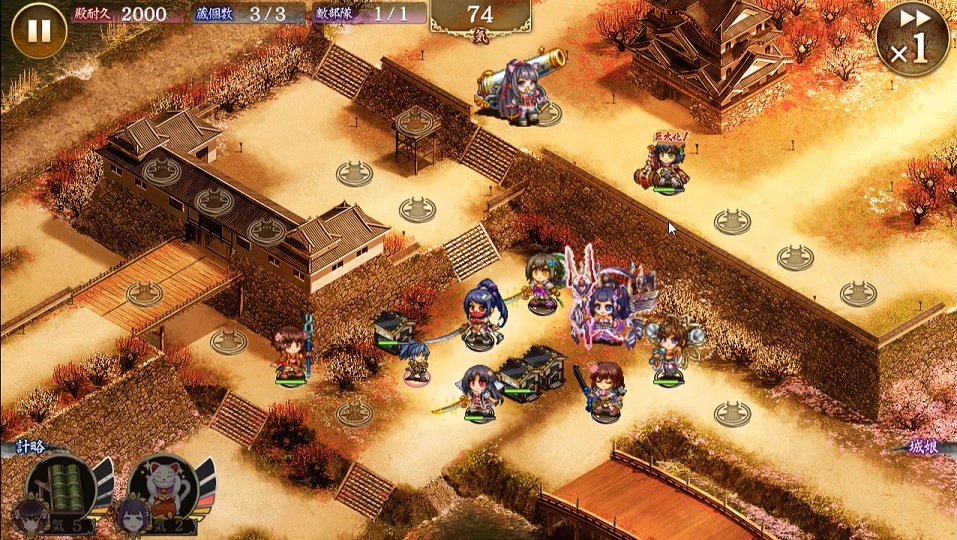Pause the battle
The height and width of the screenshot is (540, 957).
click(38, 31)
